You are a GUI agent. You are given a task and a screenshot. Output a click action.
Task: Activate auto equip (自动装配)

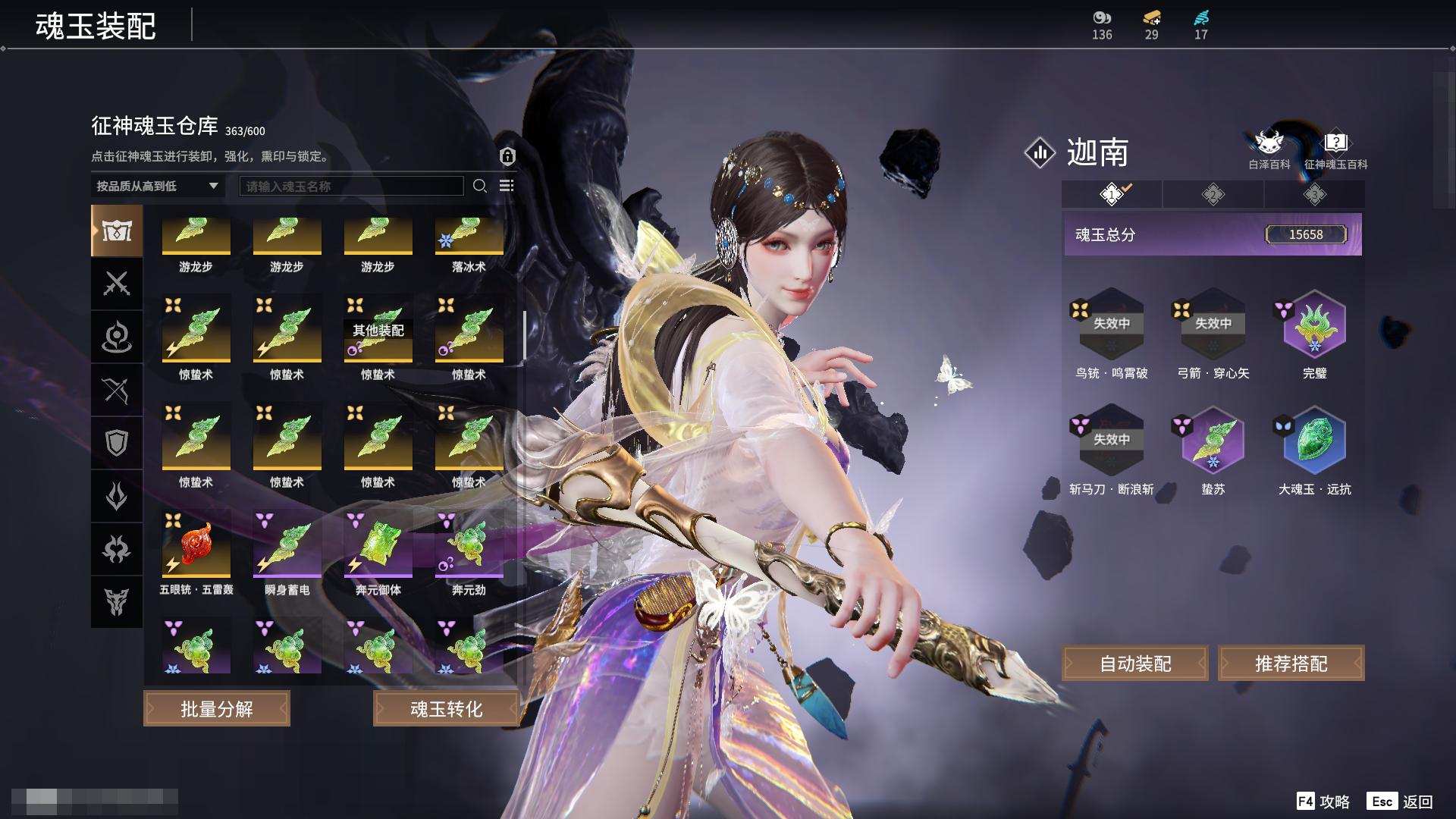point(1135,664)
